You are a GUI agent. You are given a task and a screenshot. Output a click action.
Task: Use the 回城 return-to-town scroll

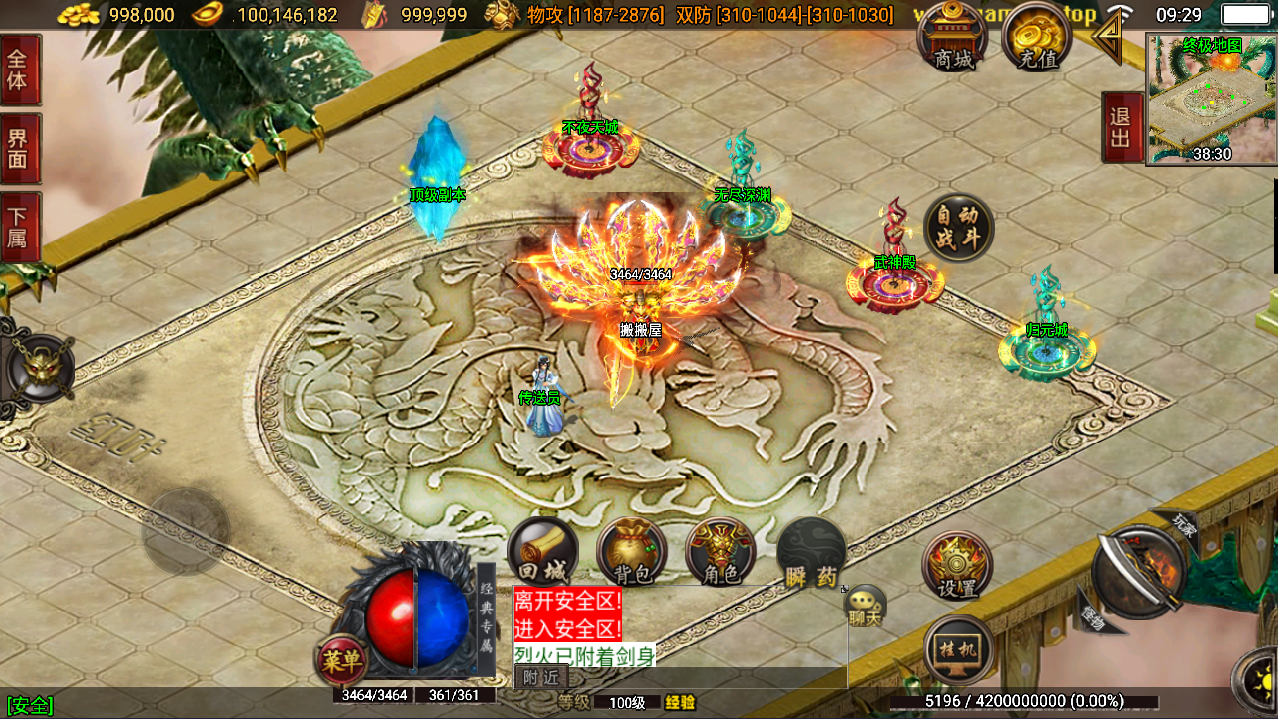pos(542,552)
